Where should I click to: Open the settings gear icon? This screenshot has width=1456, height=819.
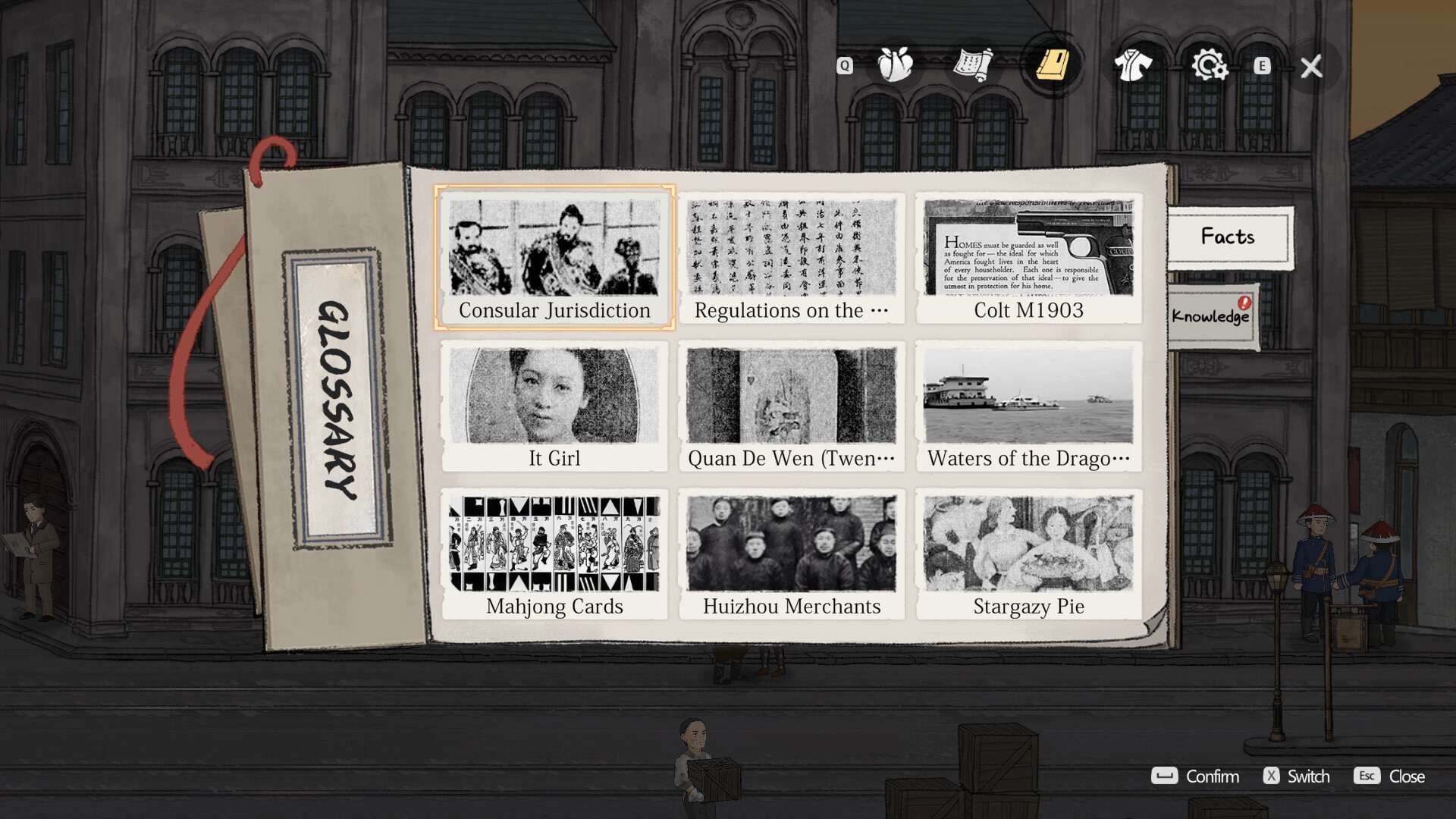tap(1210, 65)
